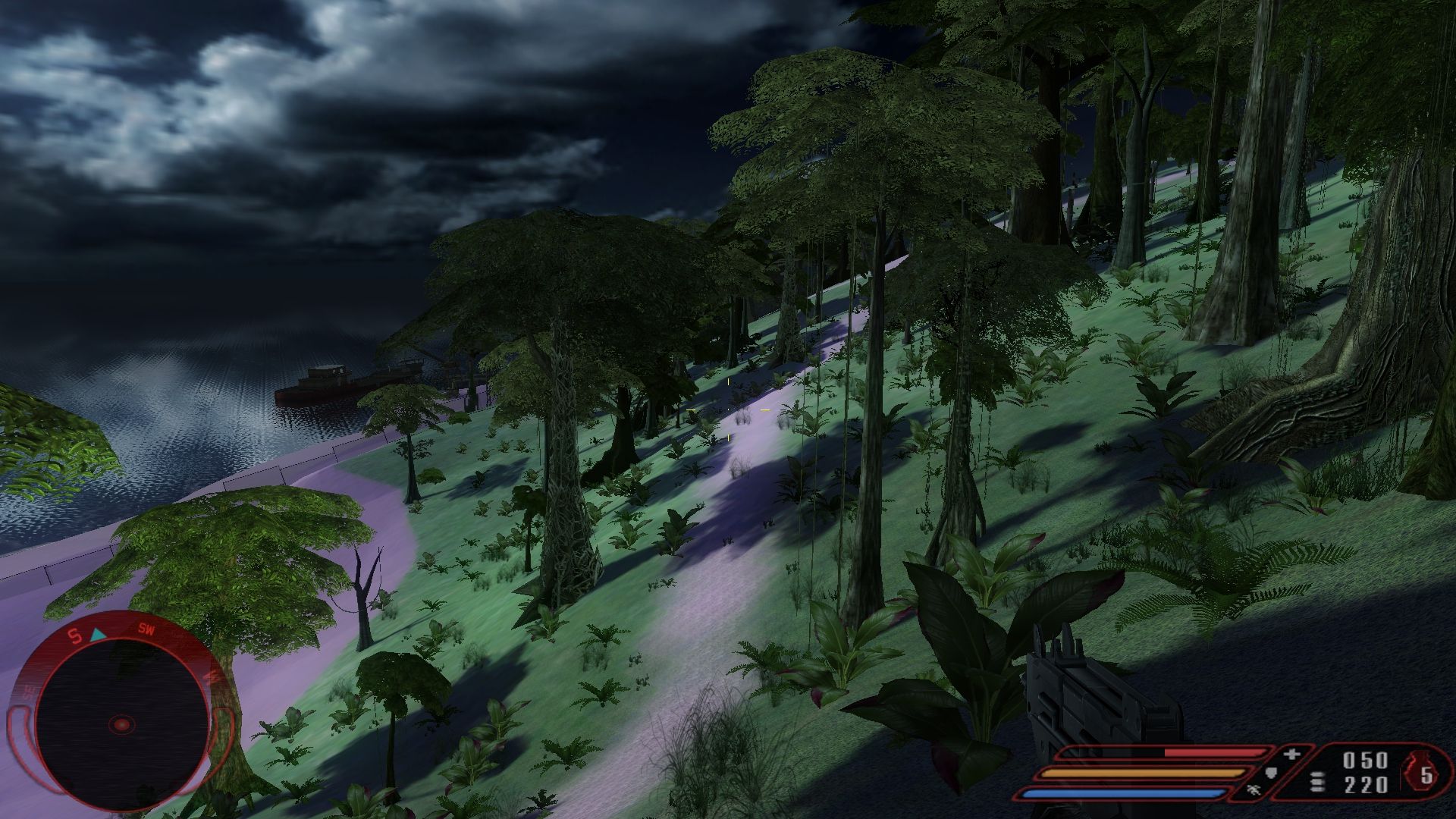The width and height of the screenshot is (1456, 819).
Task: Click the compass heading arc above the radar
Action: tap(121, 629)
